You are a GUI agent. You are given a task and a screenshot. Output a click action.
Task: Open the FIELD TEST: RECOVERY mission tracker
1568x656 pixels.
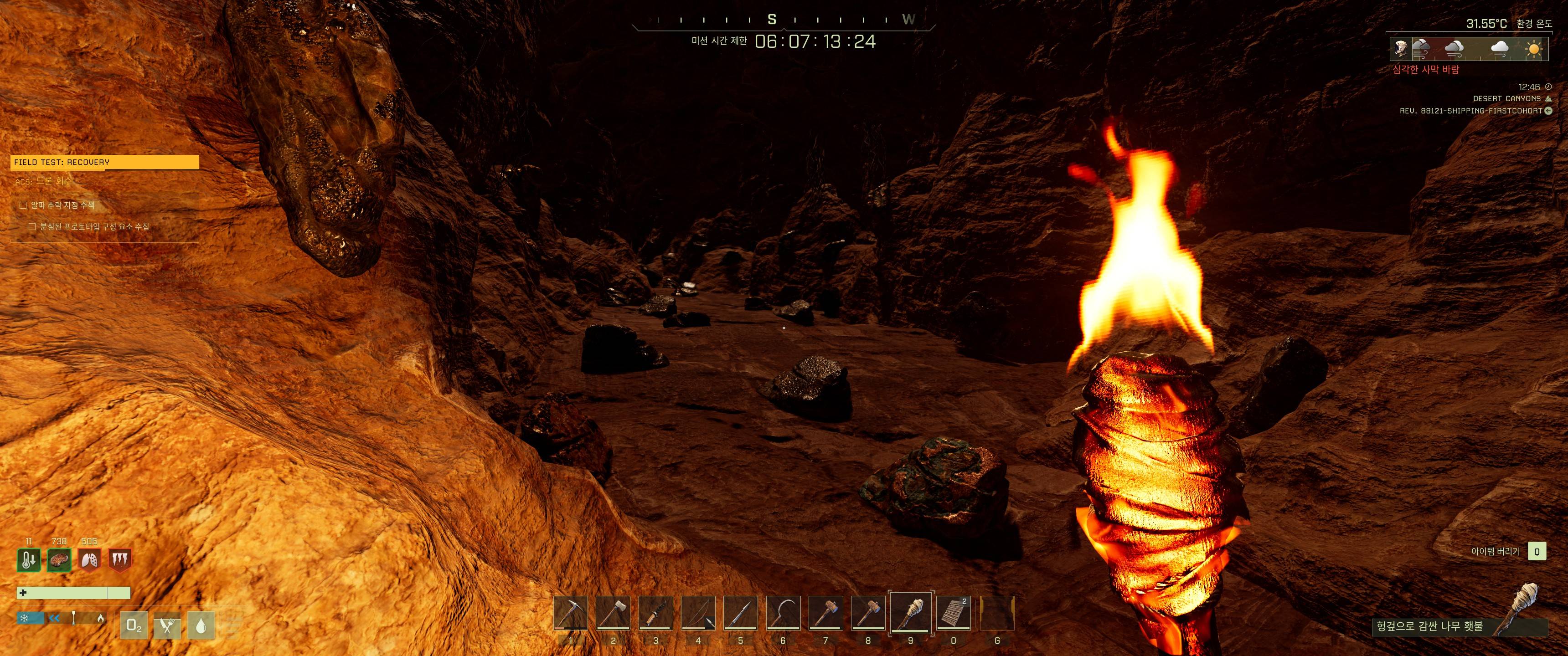tap(105, 162)
